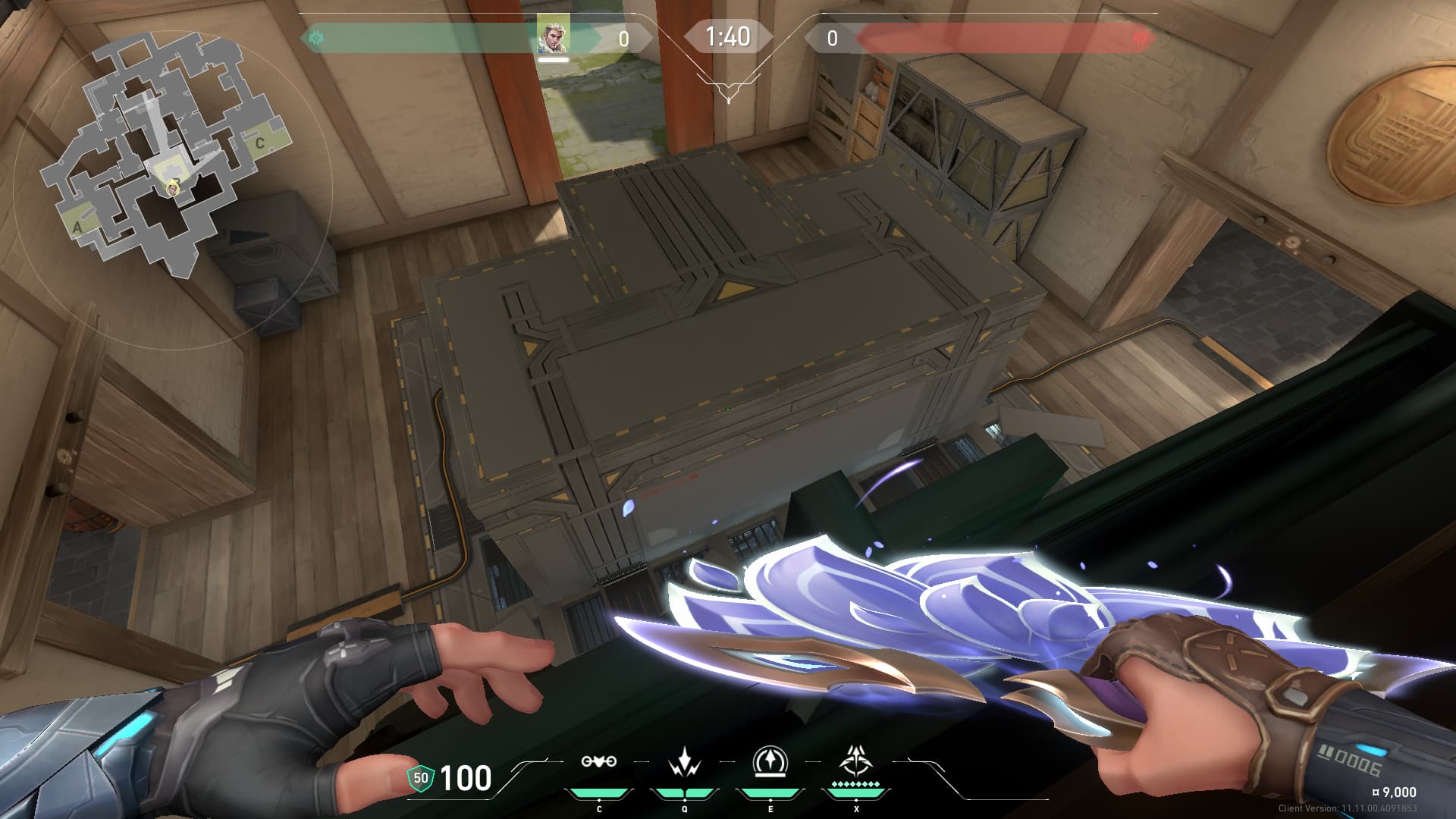Select the blond agent portrait on team bar
Screen dimensions: 1456x819
click(x=553, y=34)
